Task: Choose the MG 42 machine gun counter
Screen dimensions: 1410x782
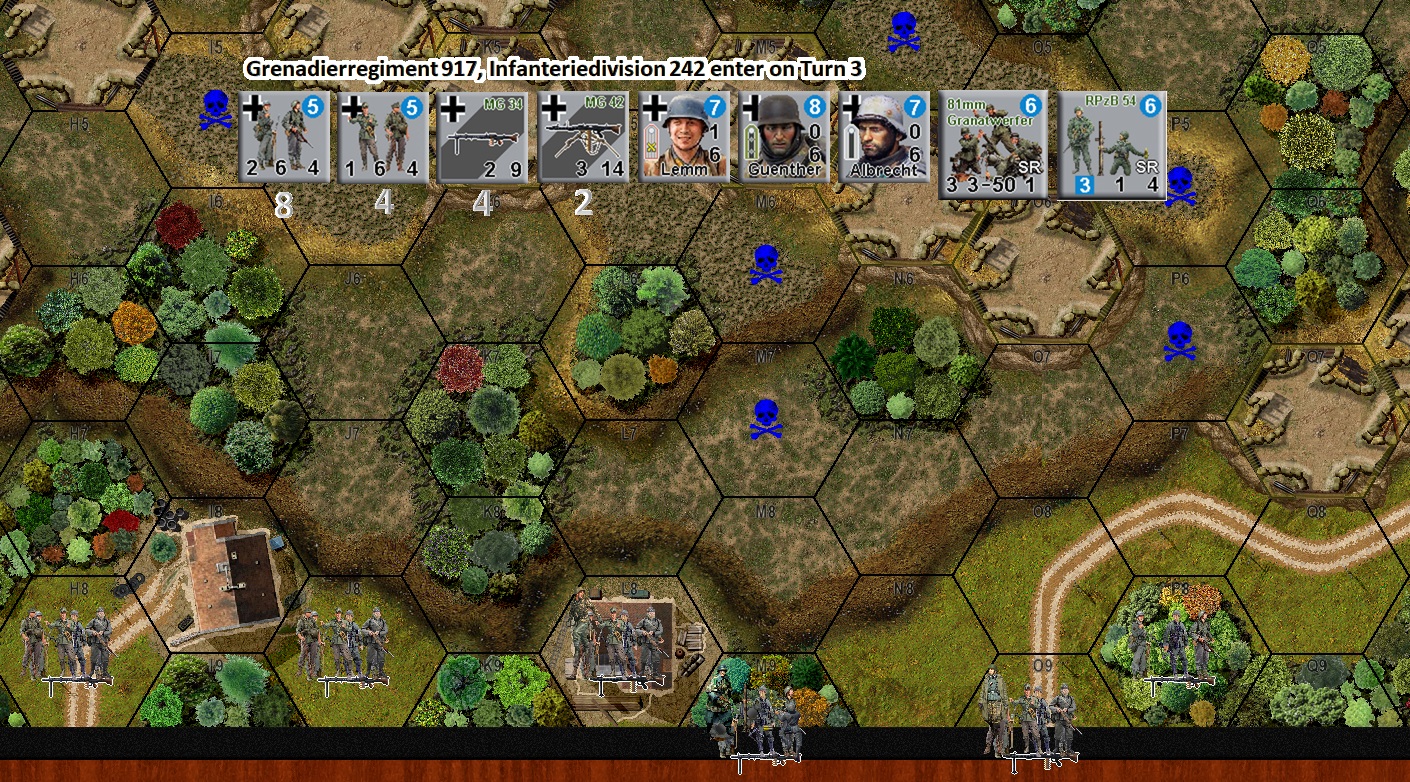Action: (x=583, y=138)
